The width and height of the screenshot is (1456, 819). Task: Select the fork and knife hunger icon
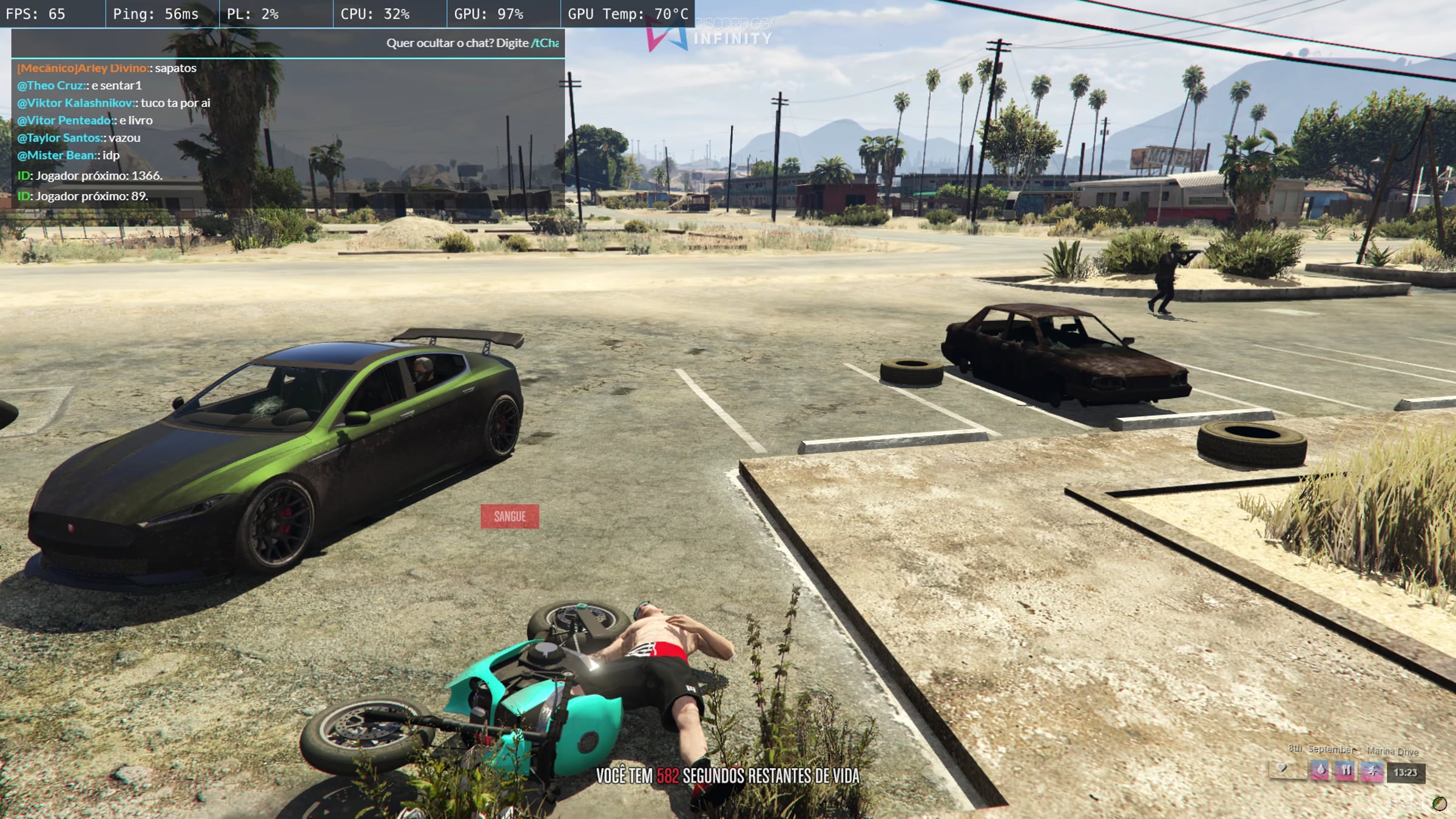pyautogui.click(x=1346, y=771)
